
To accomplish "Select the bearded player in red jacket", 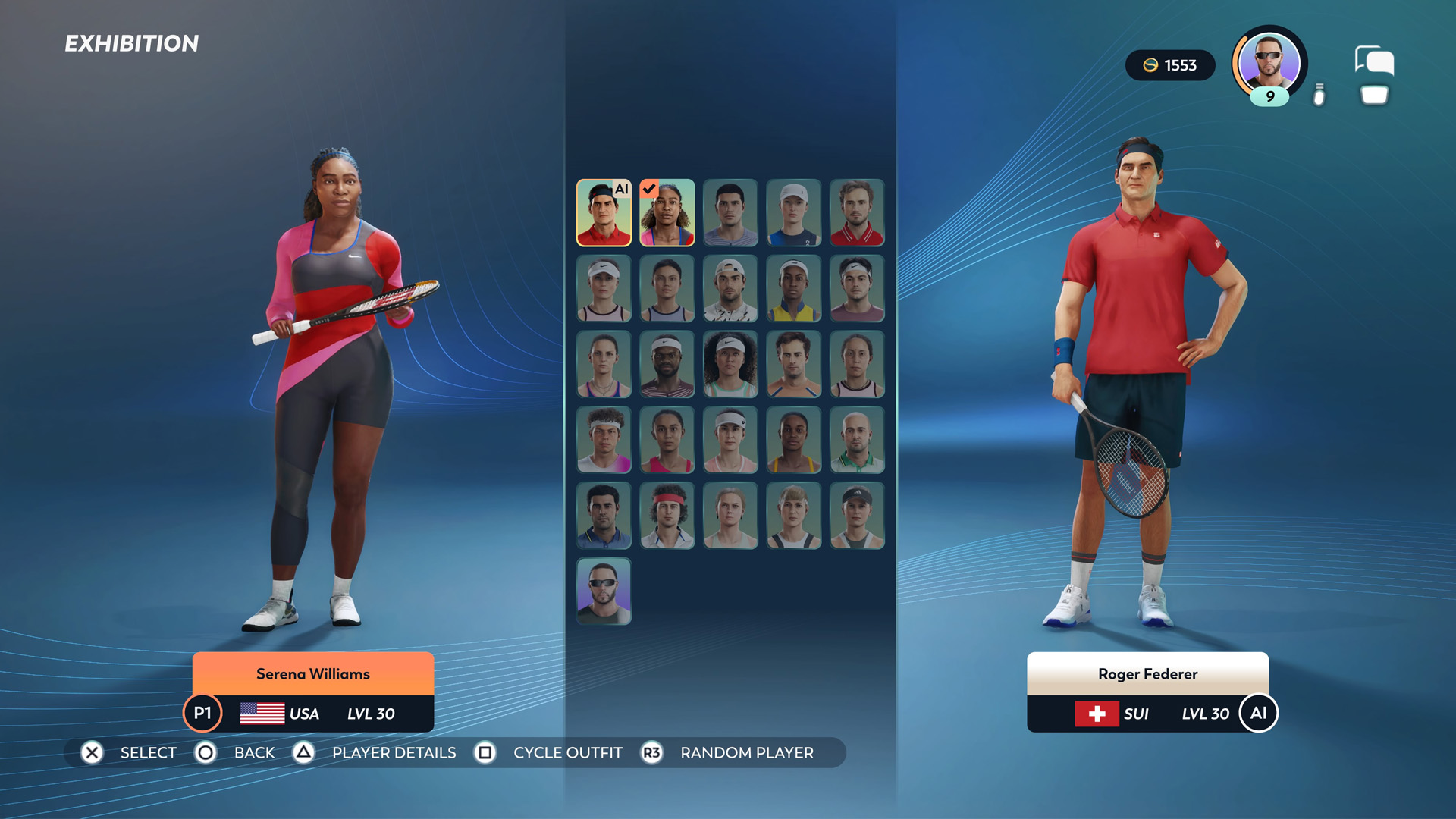I will click(856, 213).
